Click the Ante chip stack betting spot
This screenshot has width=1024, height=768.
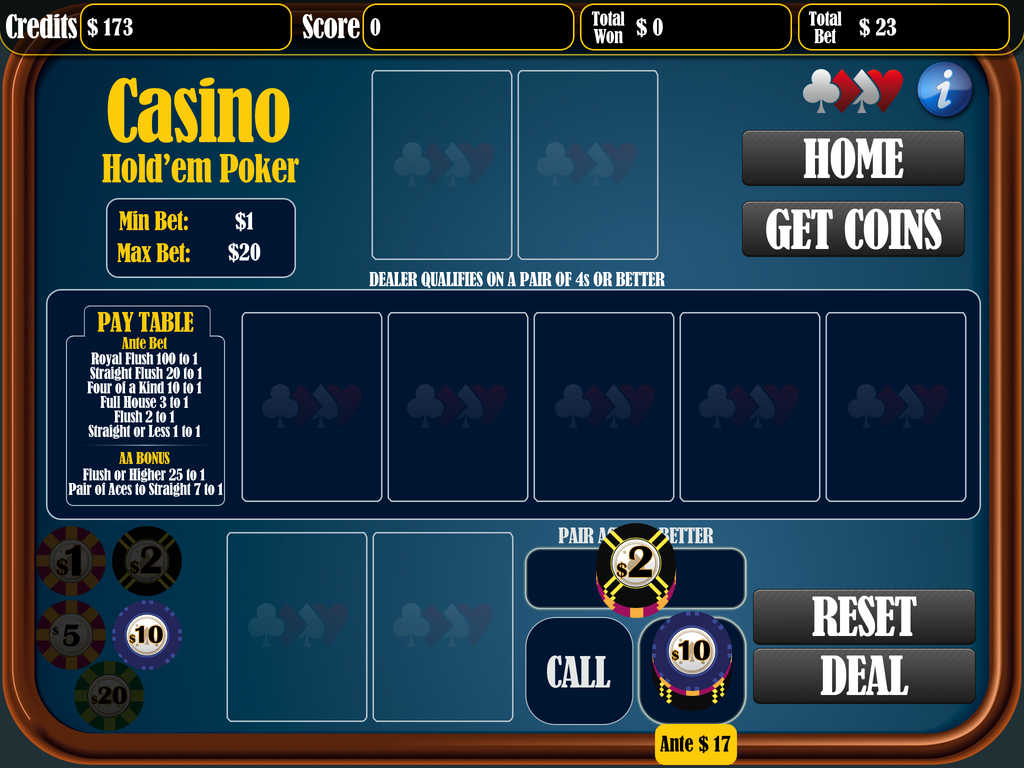pyautogui.click(x=692, y=665)
